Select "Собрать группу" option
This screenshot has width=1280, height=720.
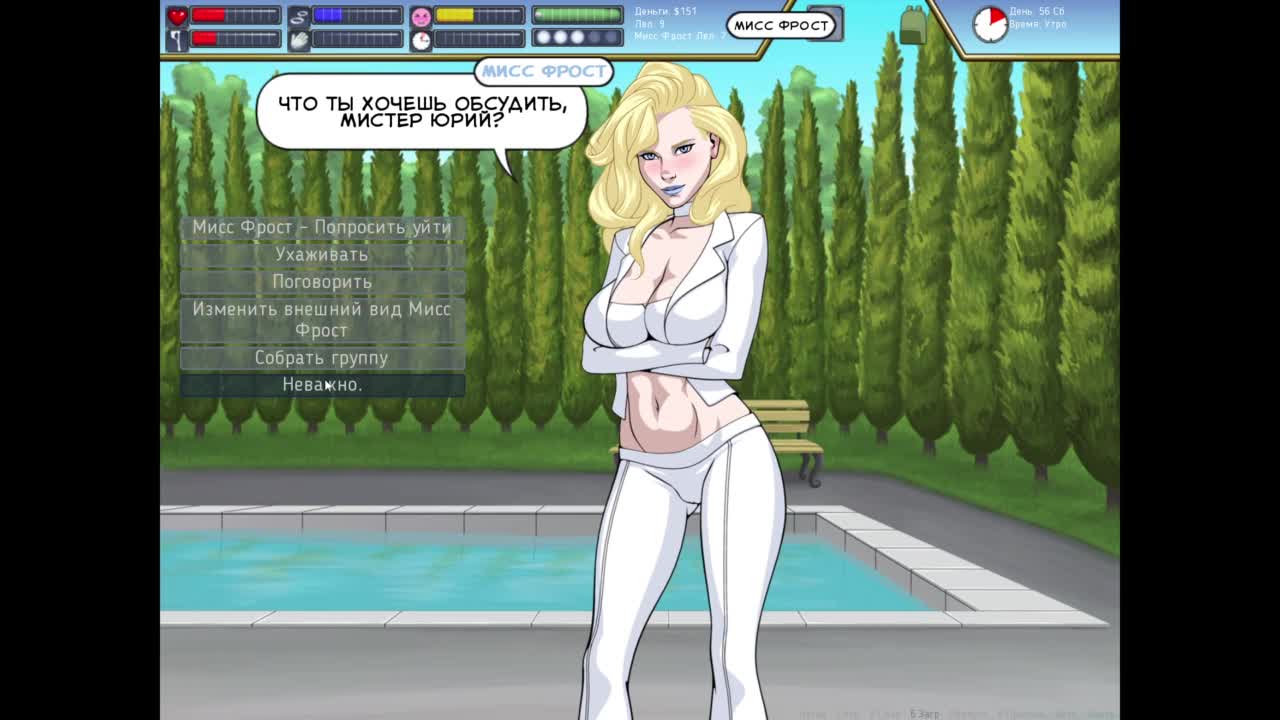click(x=322, y=357)
